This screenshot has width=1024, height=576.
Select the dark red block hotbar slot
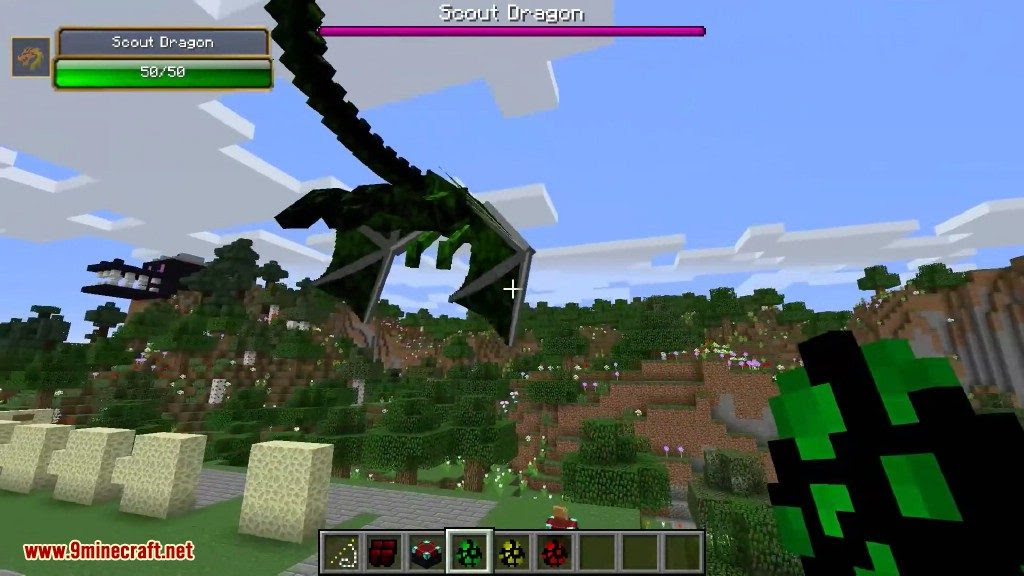click(x=385, y=551)
